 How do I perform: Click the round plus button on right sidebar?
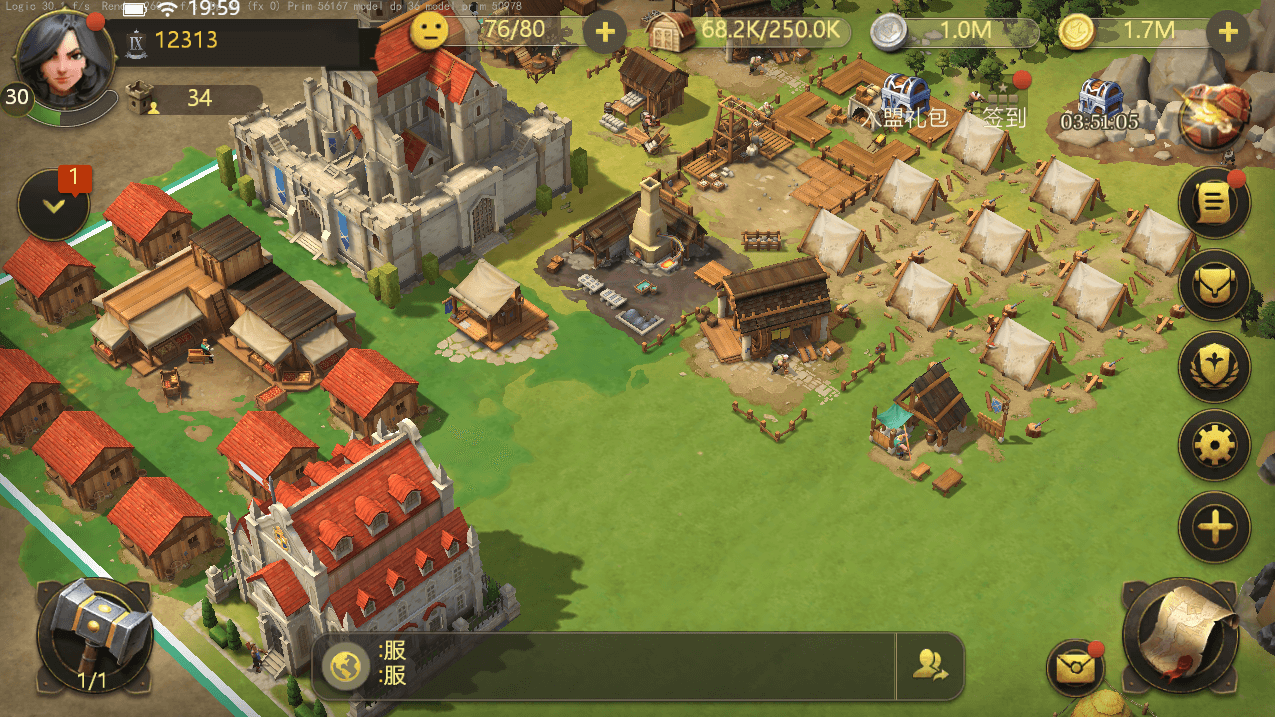pos(1214,526)
